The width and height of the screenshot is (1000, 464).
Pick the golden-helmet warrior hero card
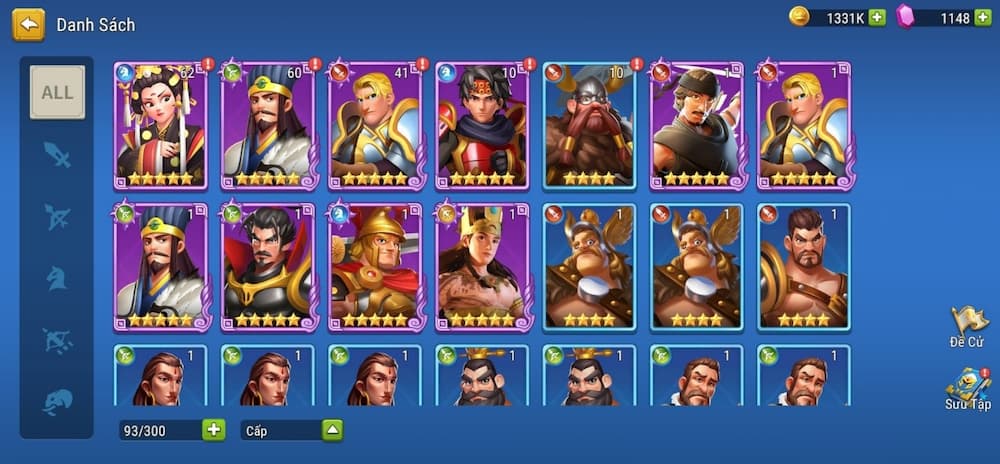[x=375, y=267]
